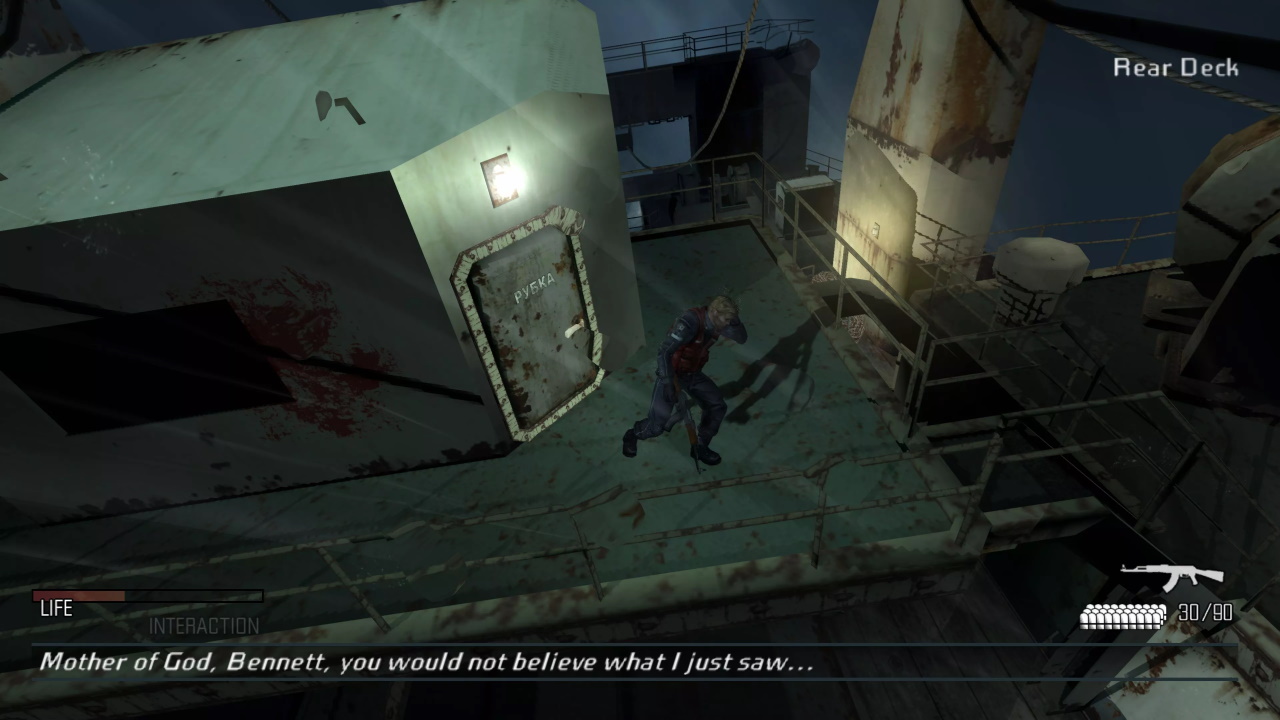This screenshot has height=720, width=1280.
Task: Click the LIFE label
Action: (x=57, y=608)
